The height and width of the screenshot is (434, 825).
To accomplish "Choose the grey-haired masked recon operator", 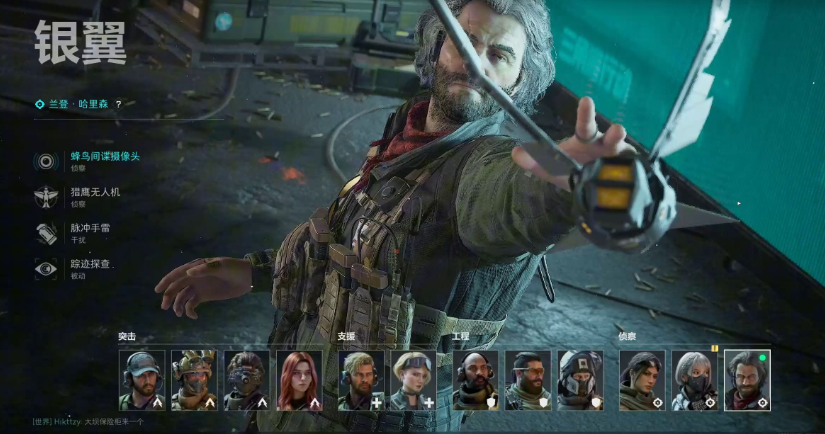I will (x=694, y=380).
